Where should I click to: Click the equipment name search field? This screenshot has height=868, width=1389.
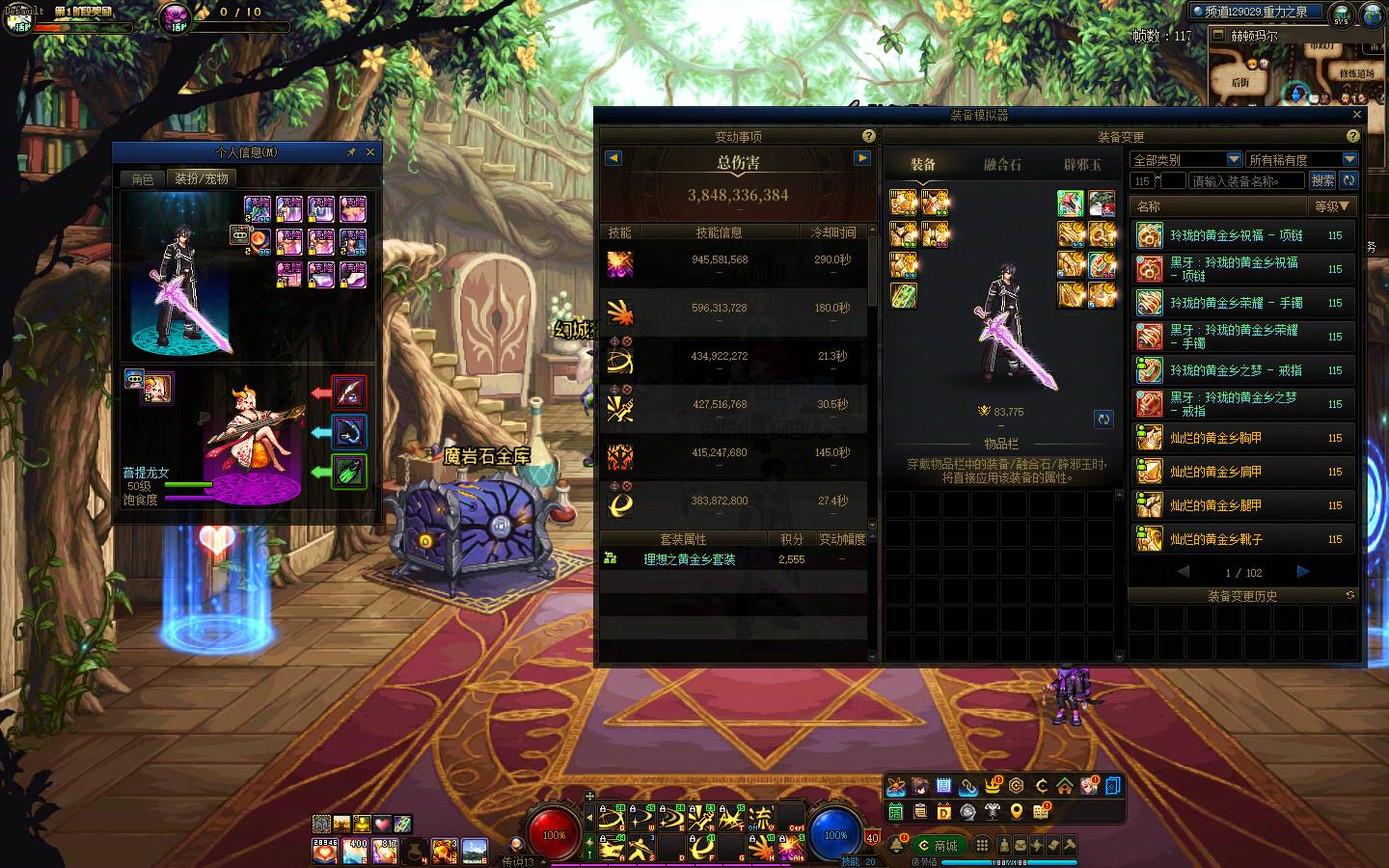(1246, 180)
